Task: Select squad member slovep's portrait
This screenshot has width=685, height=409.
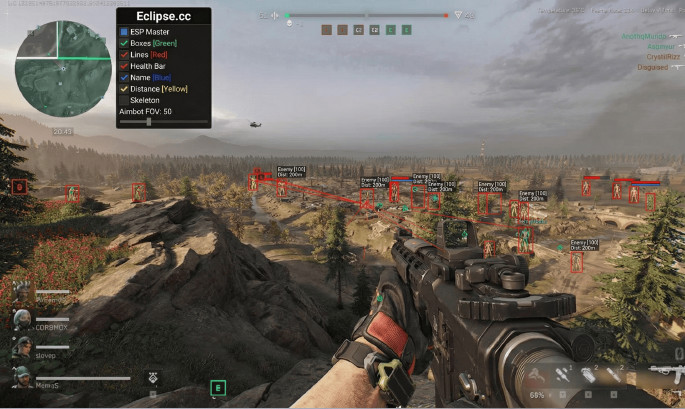Action: click(20, 349)
